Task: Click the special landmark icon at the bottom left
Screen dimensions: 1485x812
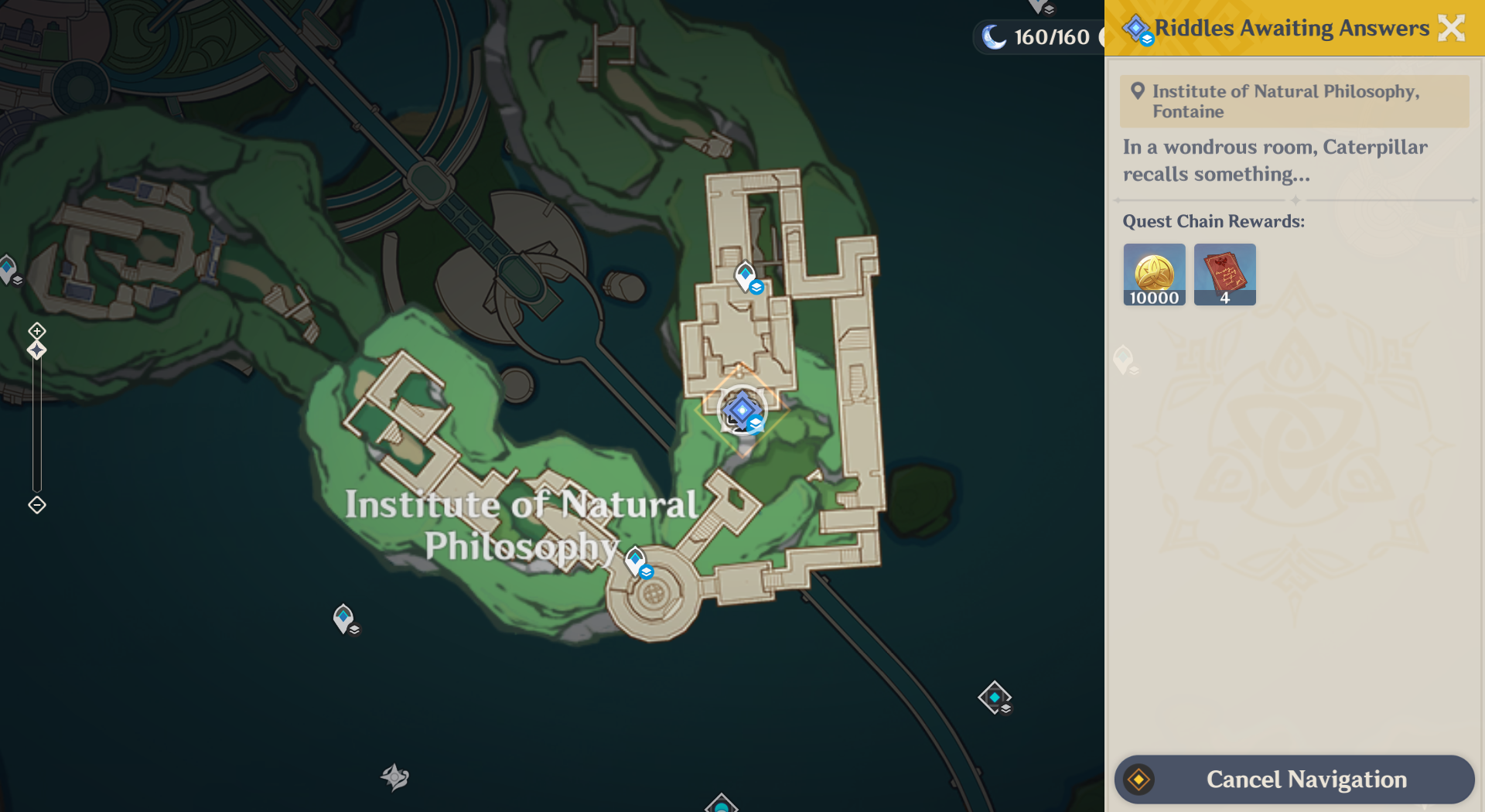Action: click(394, 779)
